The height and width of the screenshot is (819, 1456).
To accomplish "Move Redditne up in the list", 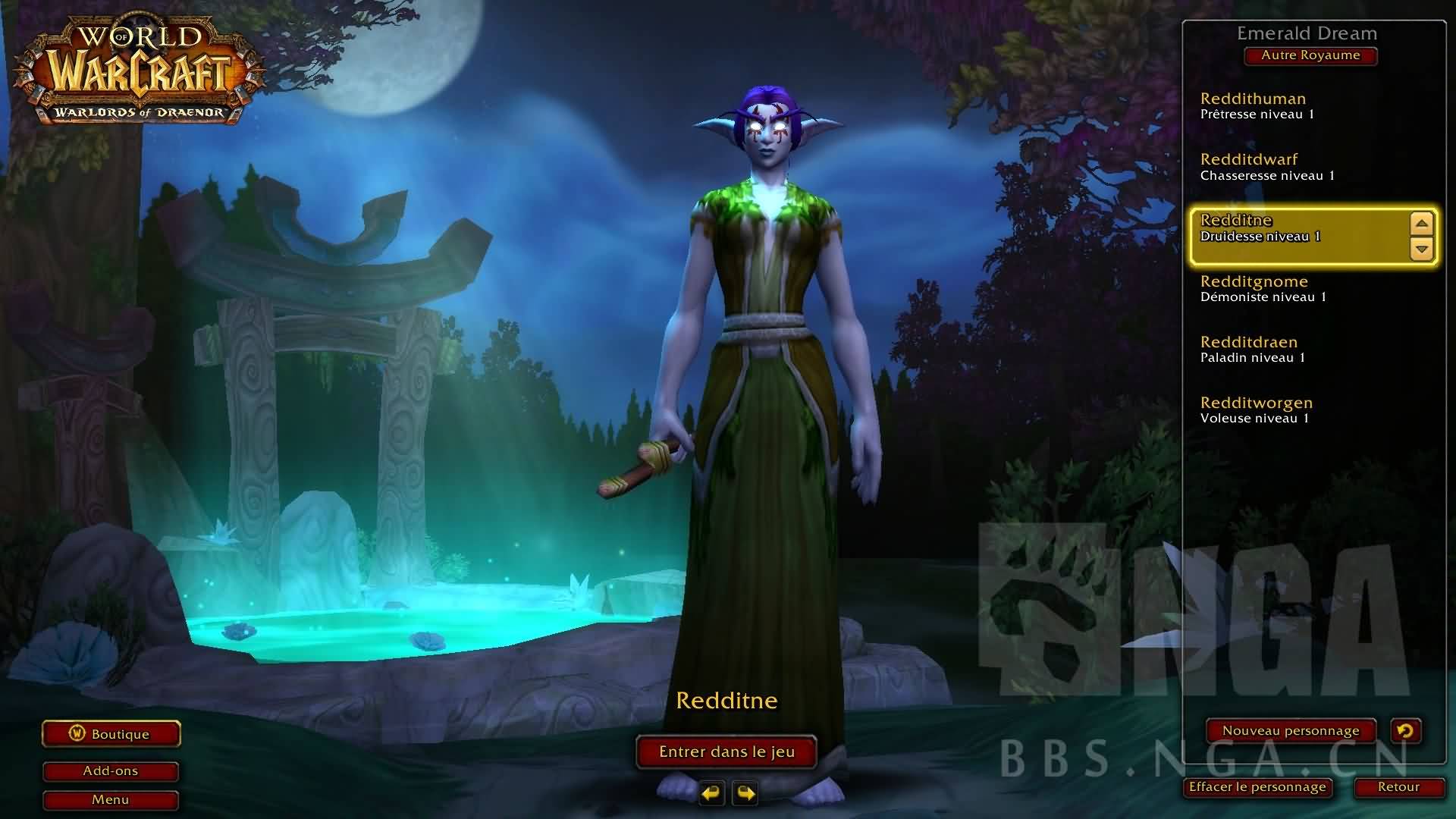I will (1422, 224).
